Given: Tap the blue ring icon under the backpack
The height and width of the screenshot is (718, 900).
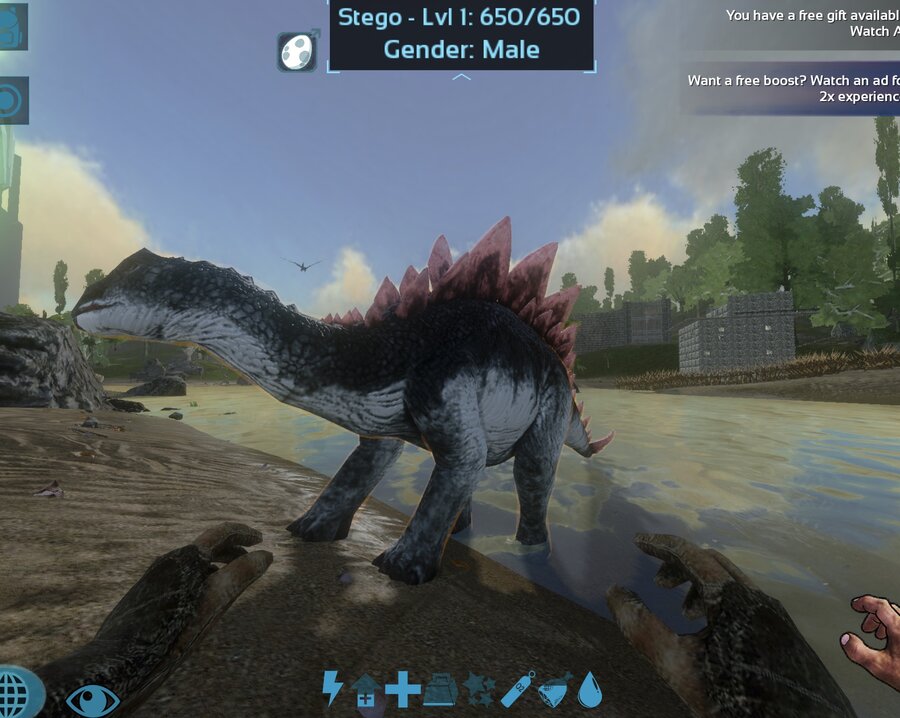Looking at the screenshot, I should click(x=13, y=100).
